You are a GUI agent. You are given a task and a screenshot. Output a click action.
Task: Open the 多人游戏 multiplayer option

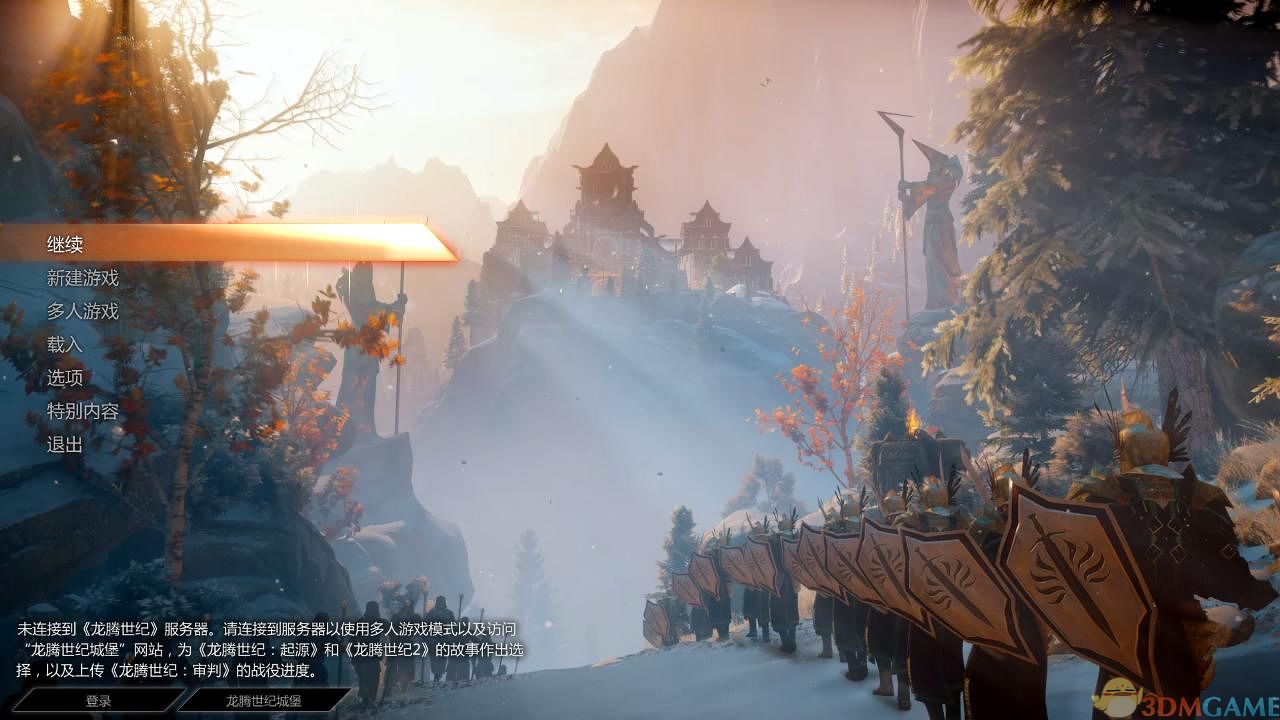point(82,311)
